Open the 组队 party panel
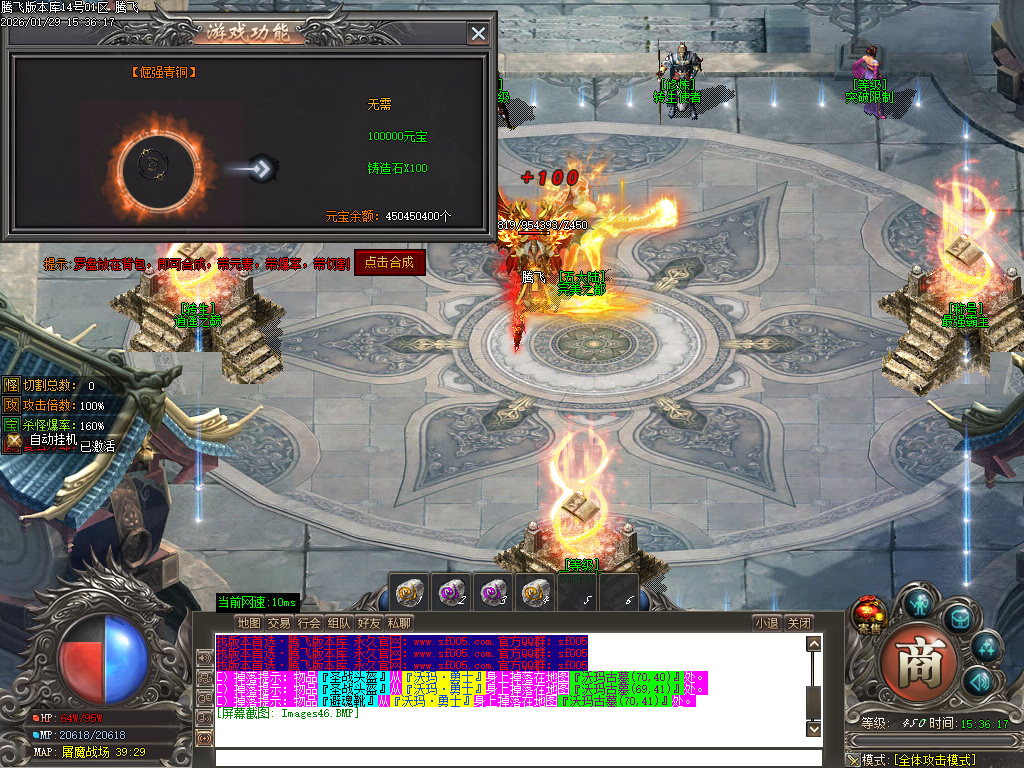Screen dimensions: 1024x768 click(339, 623)
